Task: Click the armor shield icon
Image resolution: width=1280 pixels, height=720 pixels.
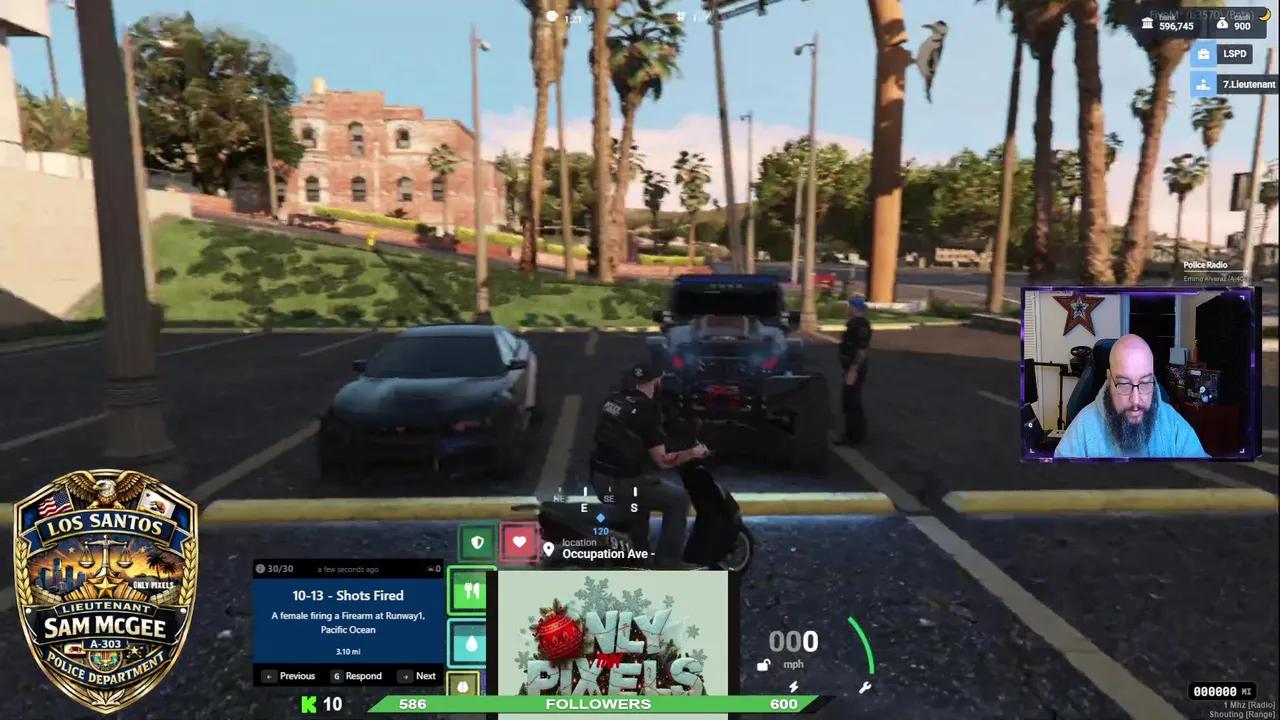Action: coord(477,542)
